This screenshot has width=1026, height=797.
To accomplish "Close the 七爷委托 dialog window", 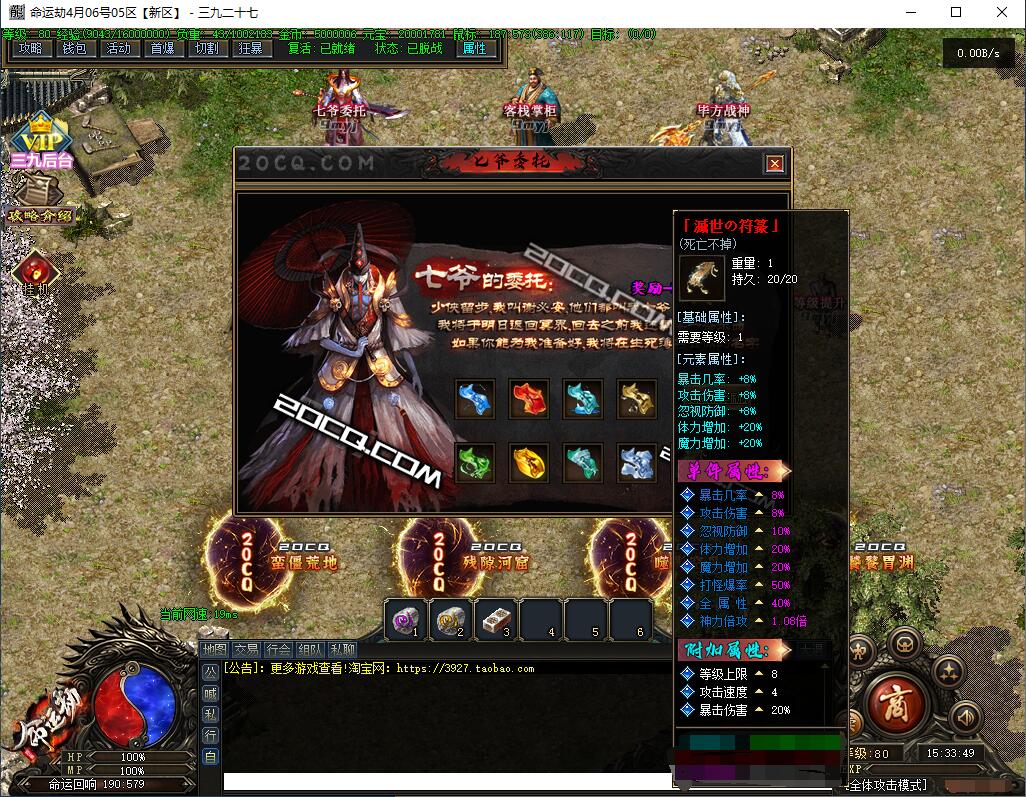I will pos(774,164).
